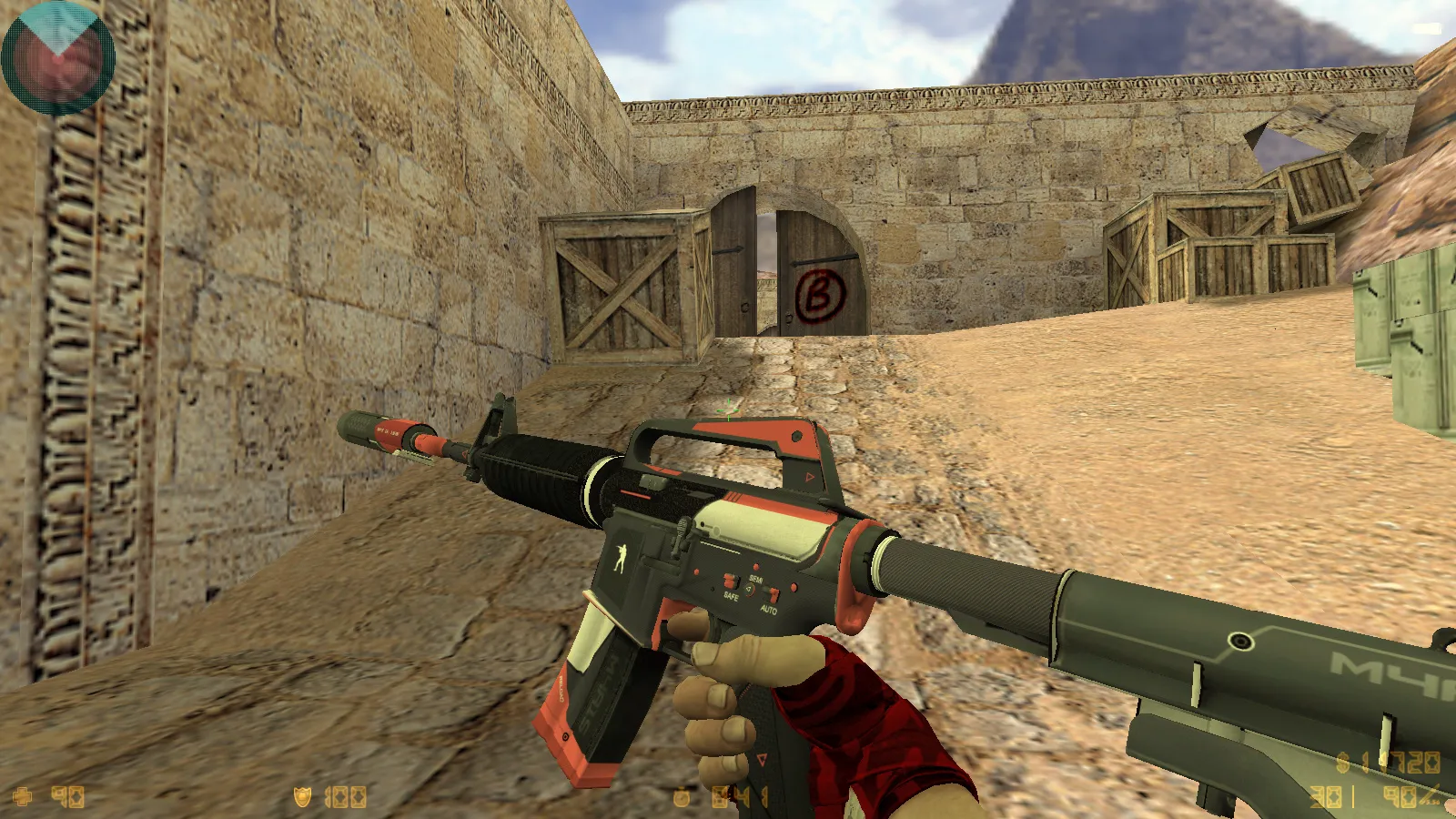Click the fire selector dial on the receiver
Image resolution: width=1456 pixels, height=819 pixels.
[750, 590]
